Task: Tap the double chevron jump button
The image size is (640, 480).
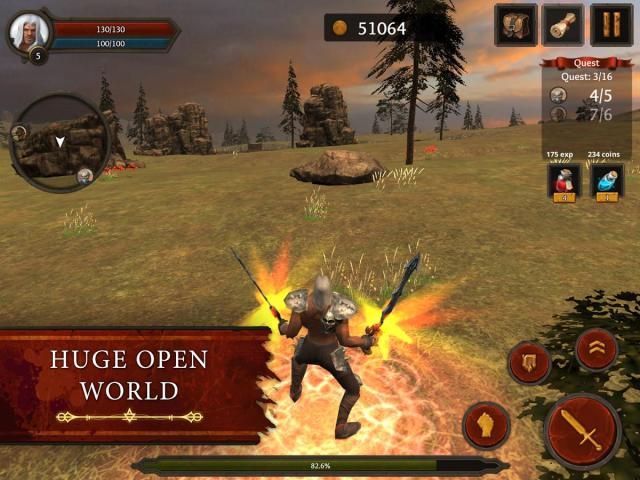Action: [596, 349]
